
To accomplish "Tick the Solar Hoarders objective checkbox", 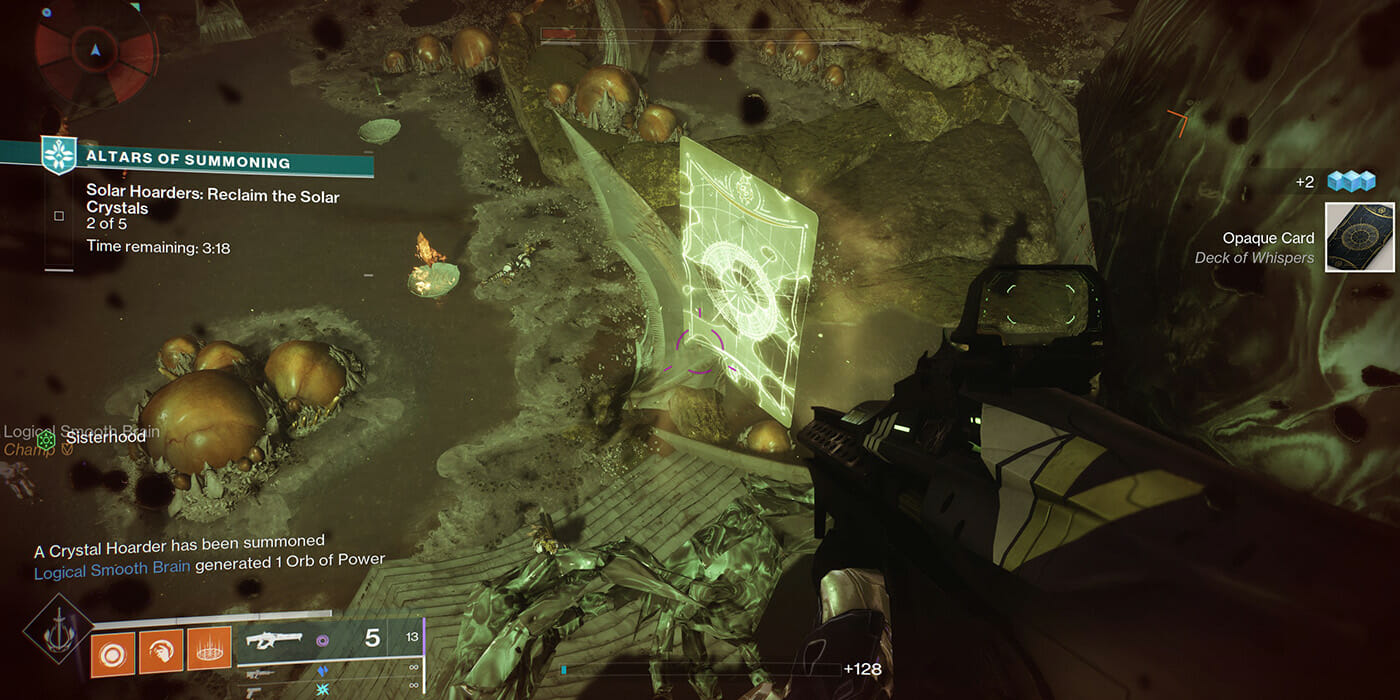I will 59,216.
